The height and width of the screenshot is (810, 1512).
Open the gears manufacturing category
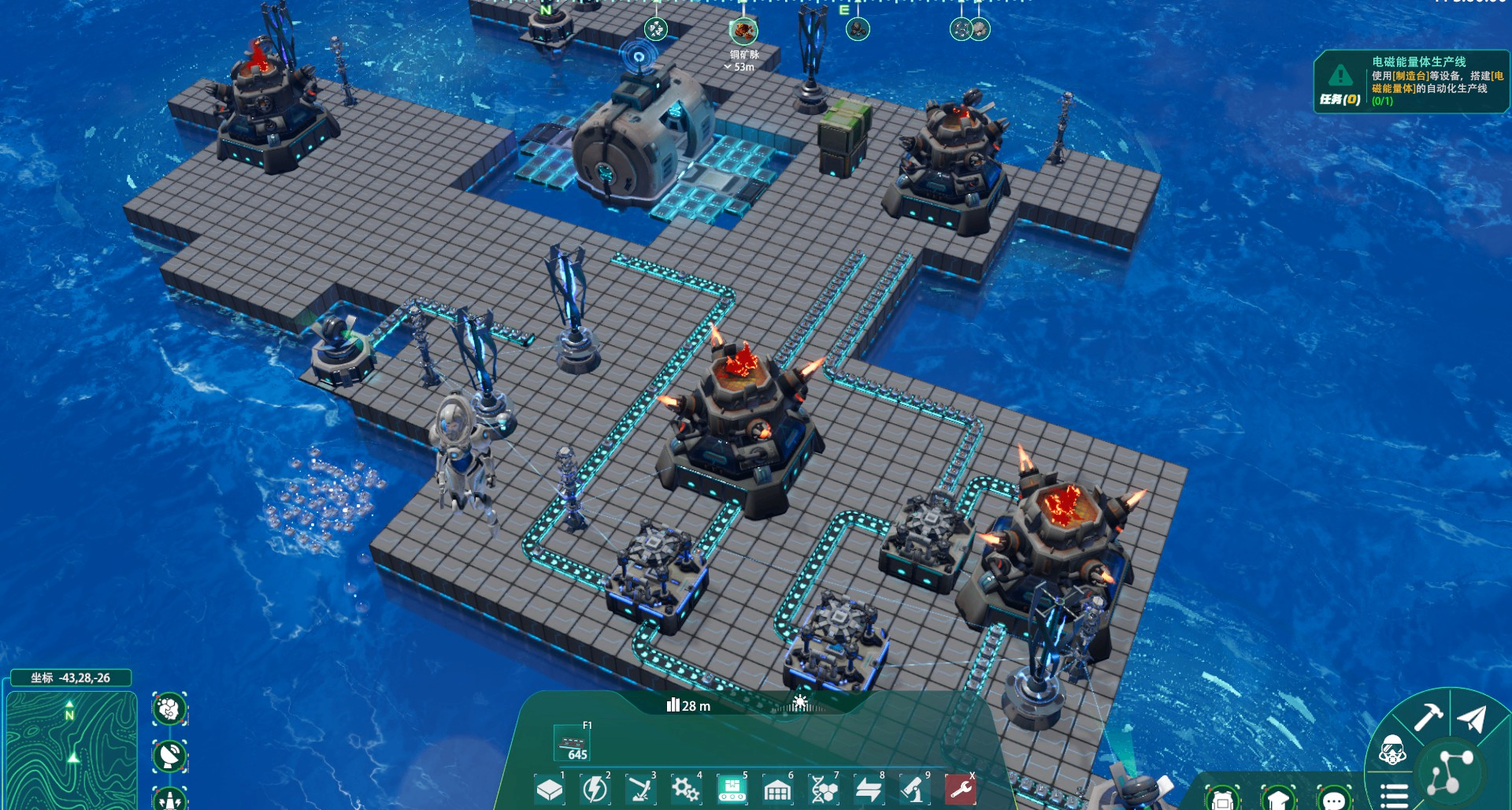[x=685, y=789]
